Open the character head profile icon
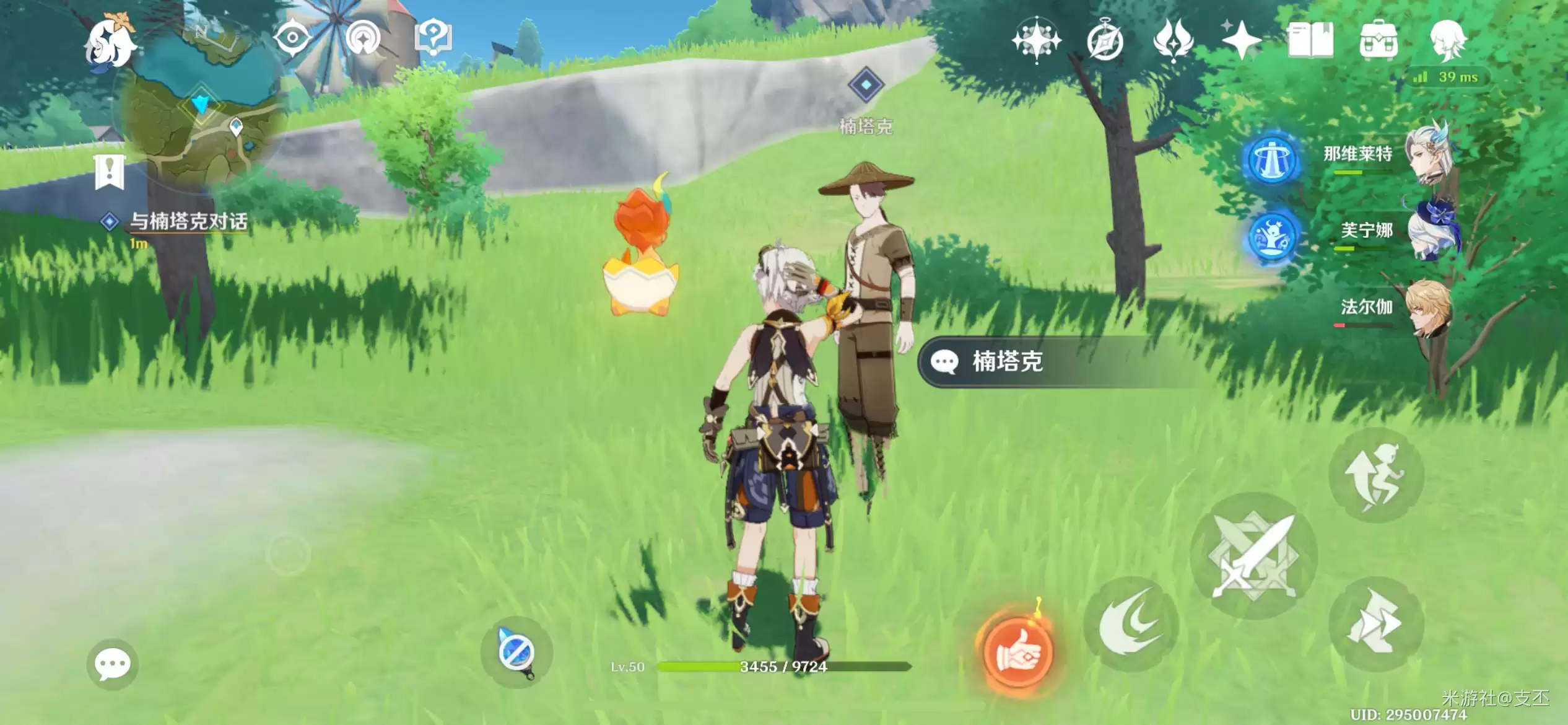 click(1447, 41)
